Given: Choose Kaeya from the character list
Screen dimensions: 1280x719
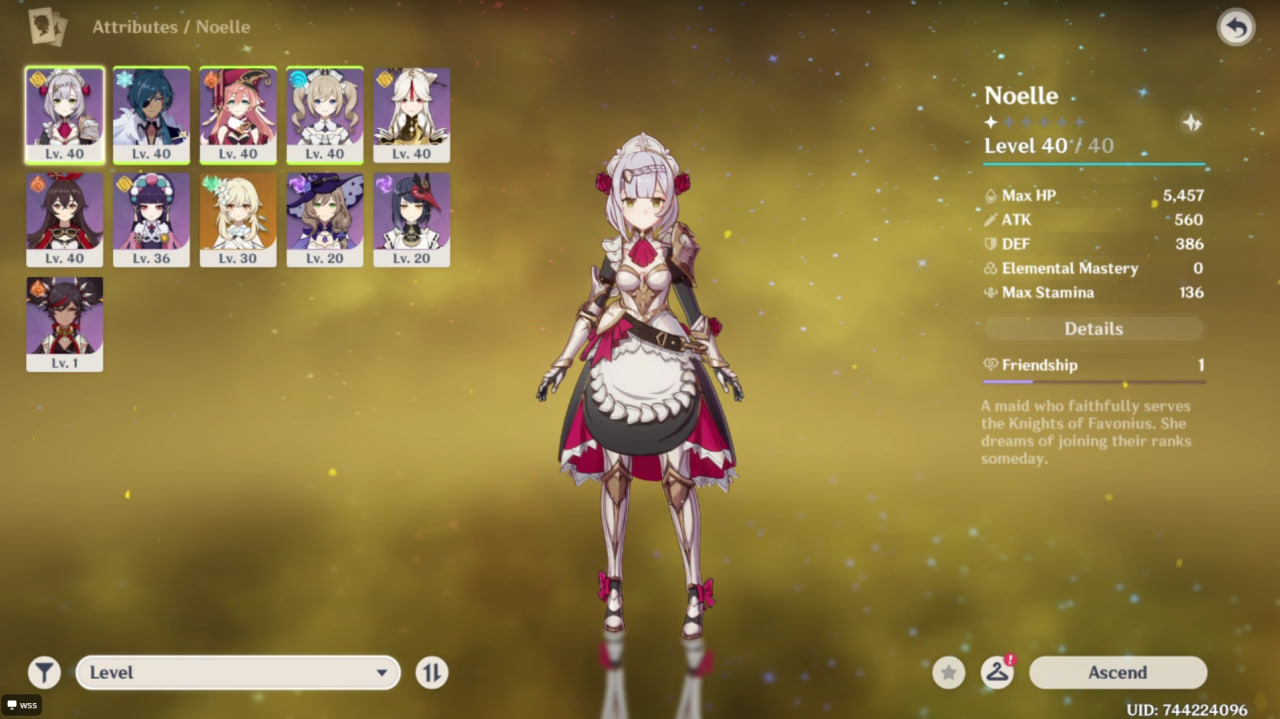Looking at the screenshot, I should tap(151, 115).
